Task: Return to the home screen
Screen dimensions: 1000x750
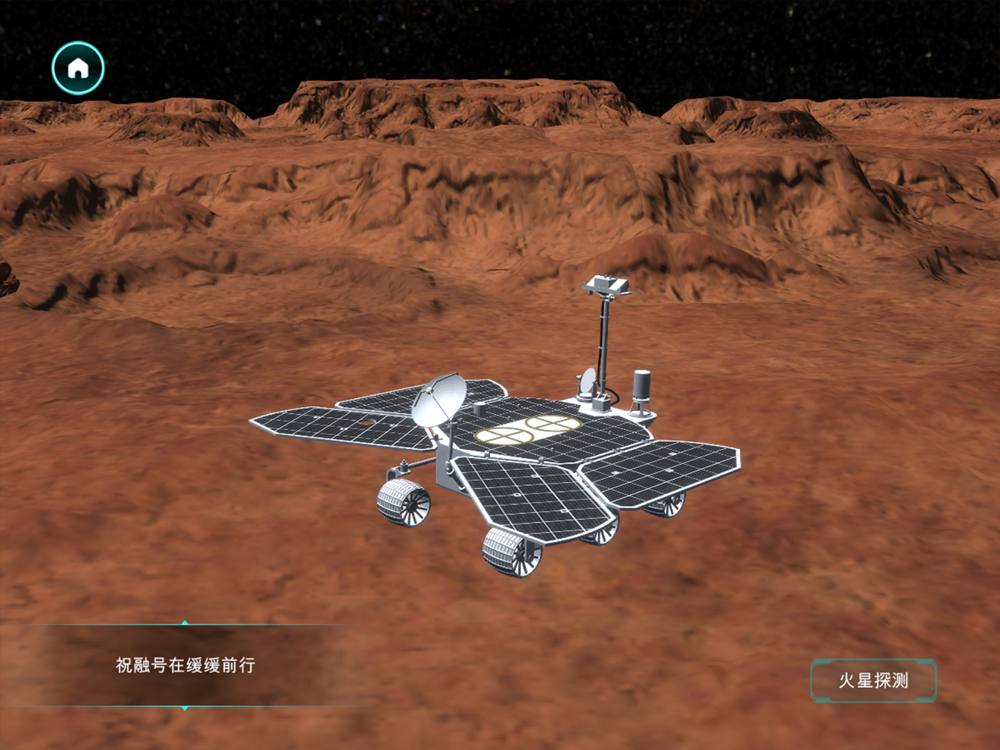Action: coord(78,68)
